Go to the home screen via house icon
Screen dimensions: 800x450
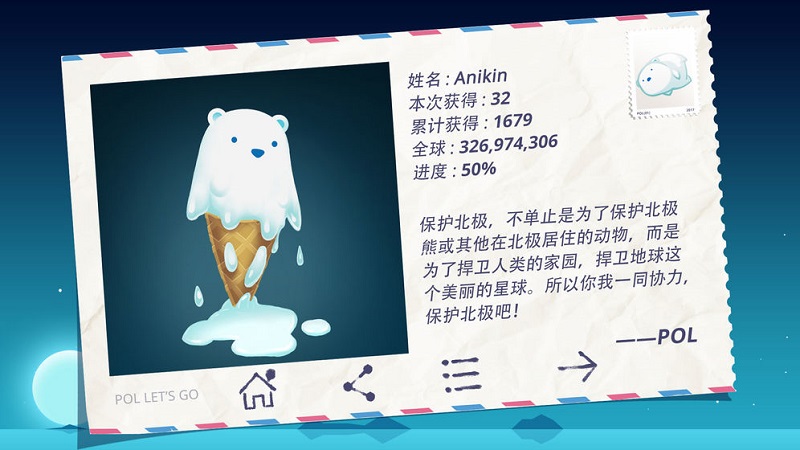[258, 388]
